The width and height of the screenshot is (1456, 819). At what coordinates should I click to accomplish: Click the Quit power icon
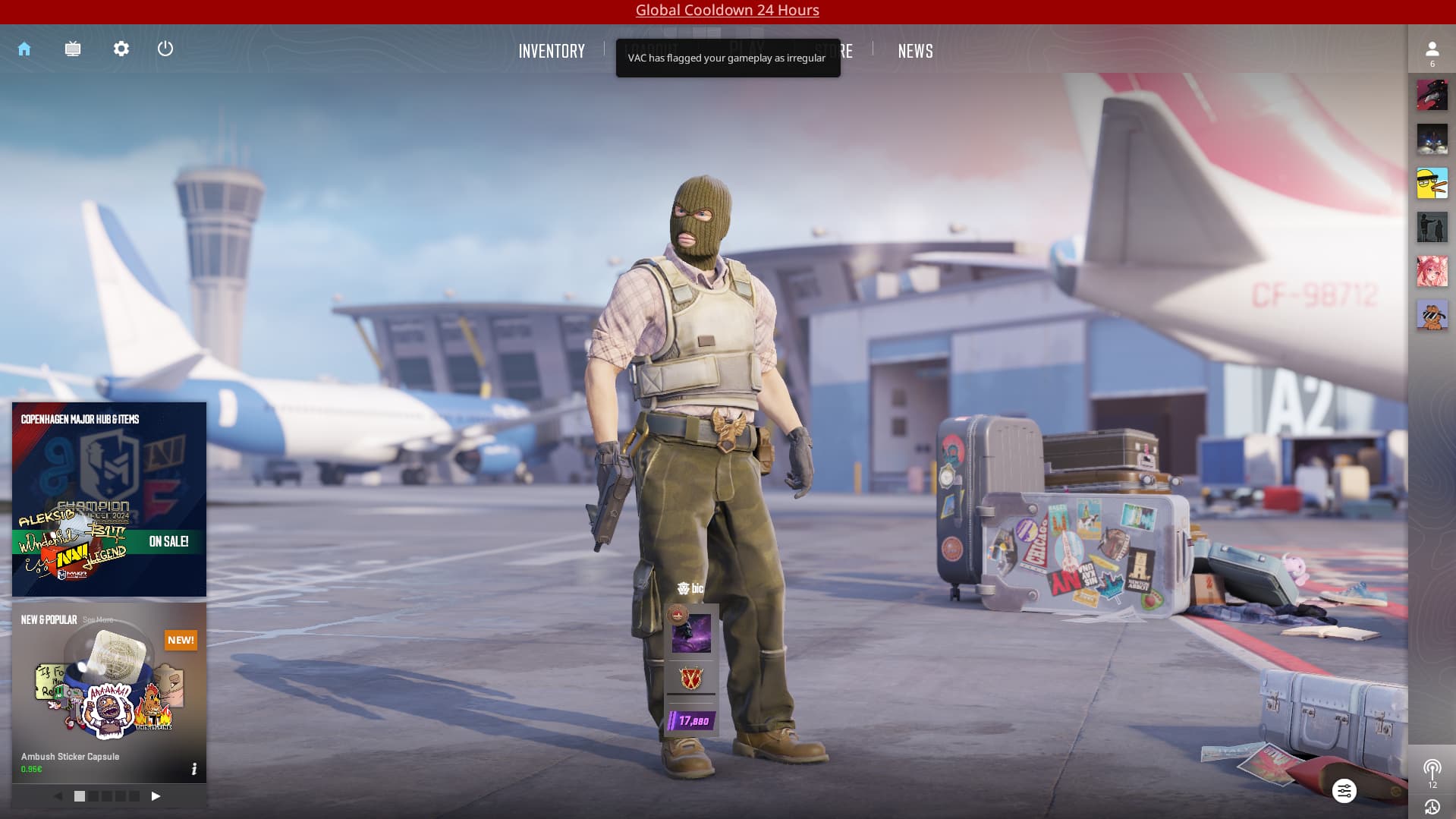point(165,49)
